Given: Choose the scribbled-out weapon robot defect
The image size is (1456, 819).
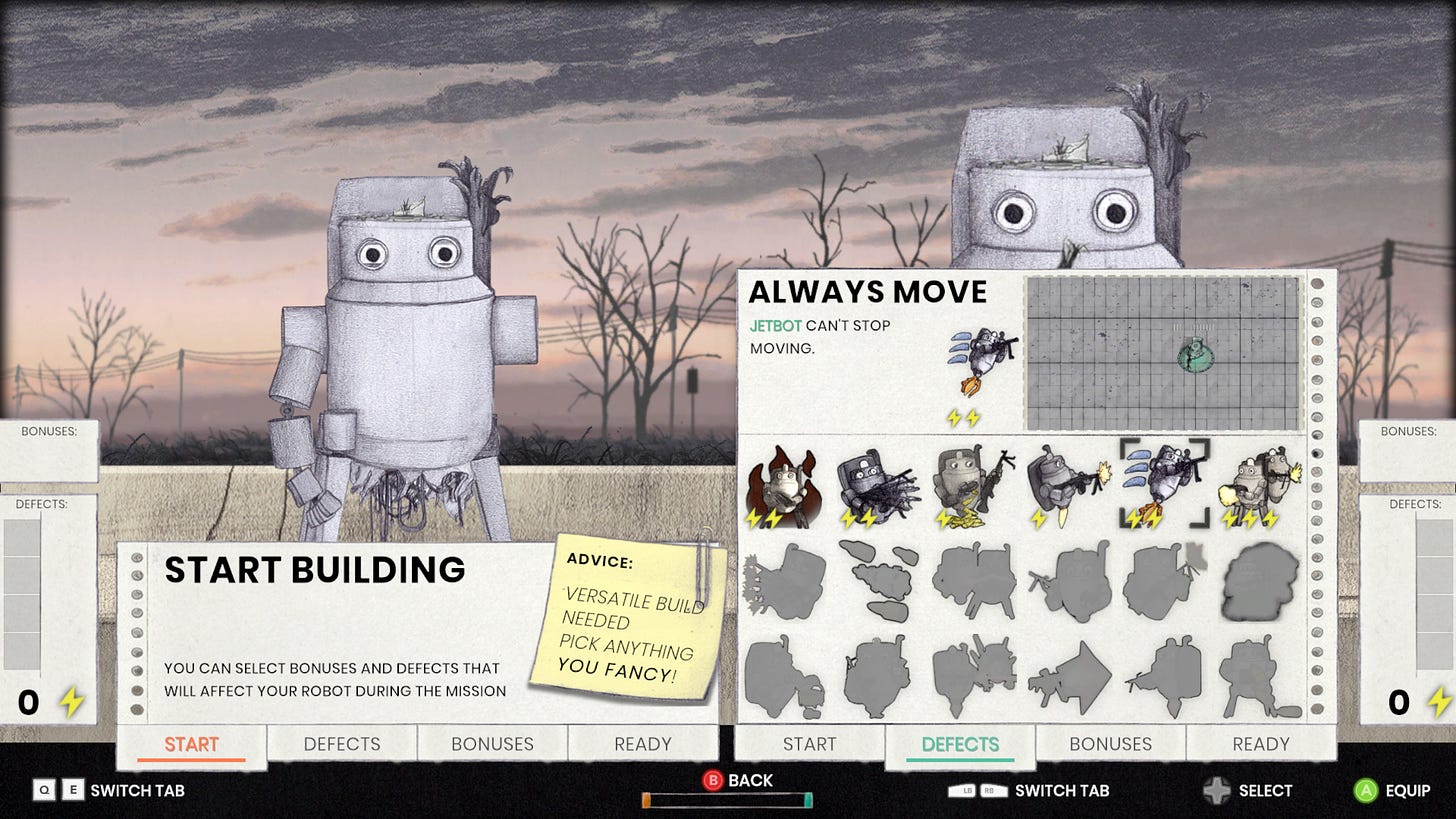Looking at the screenshot, I should (877, 486).
